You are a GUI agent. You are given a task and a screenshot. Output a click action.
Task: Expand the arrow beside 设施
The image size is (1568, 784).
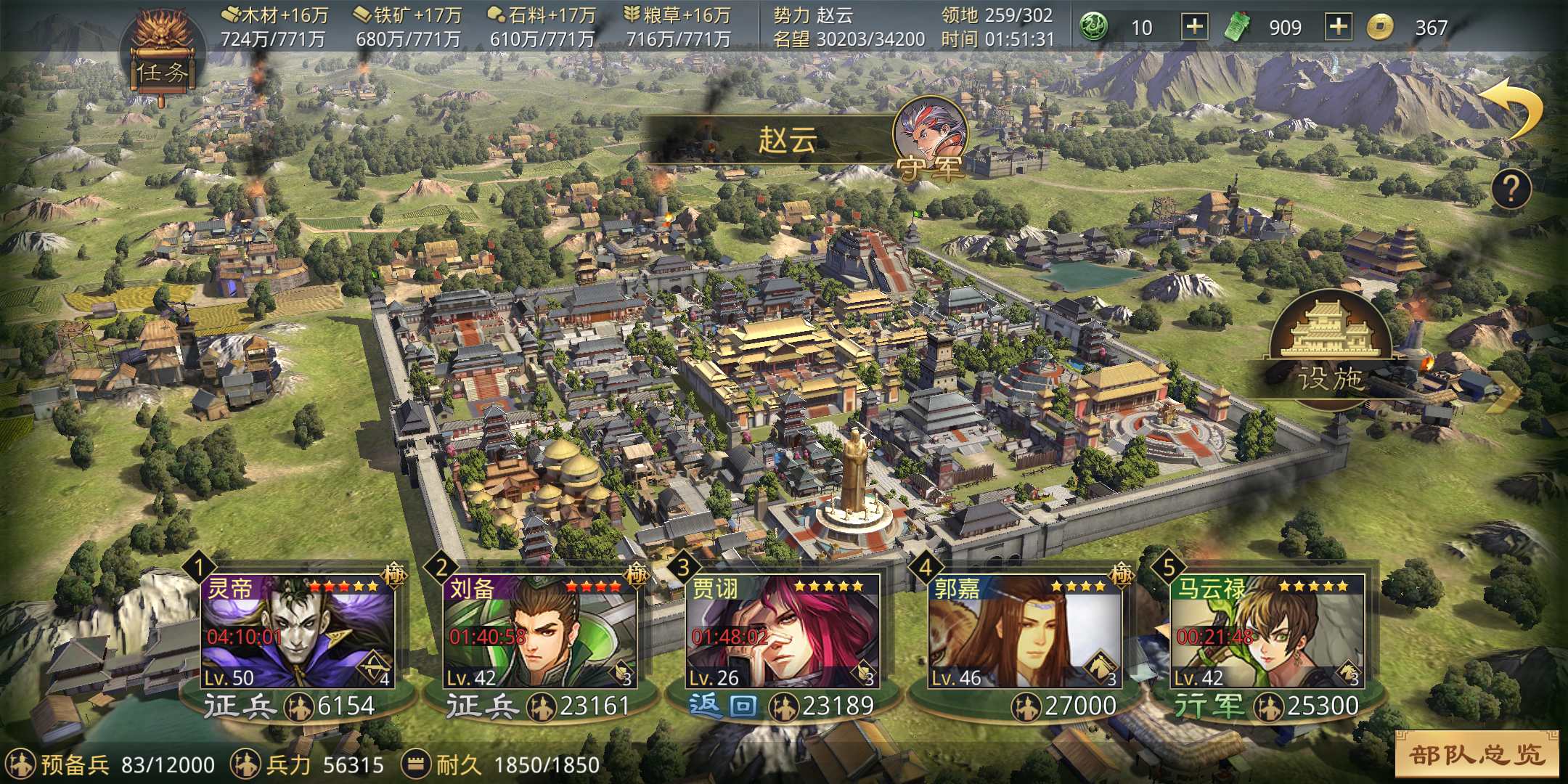(x=1504, y=391)
